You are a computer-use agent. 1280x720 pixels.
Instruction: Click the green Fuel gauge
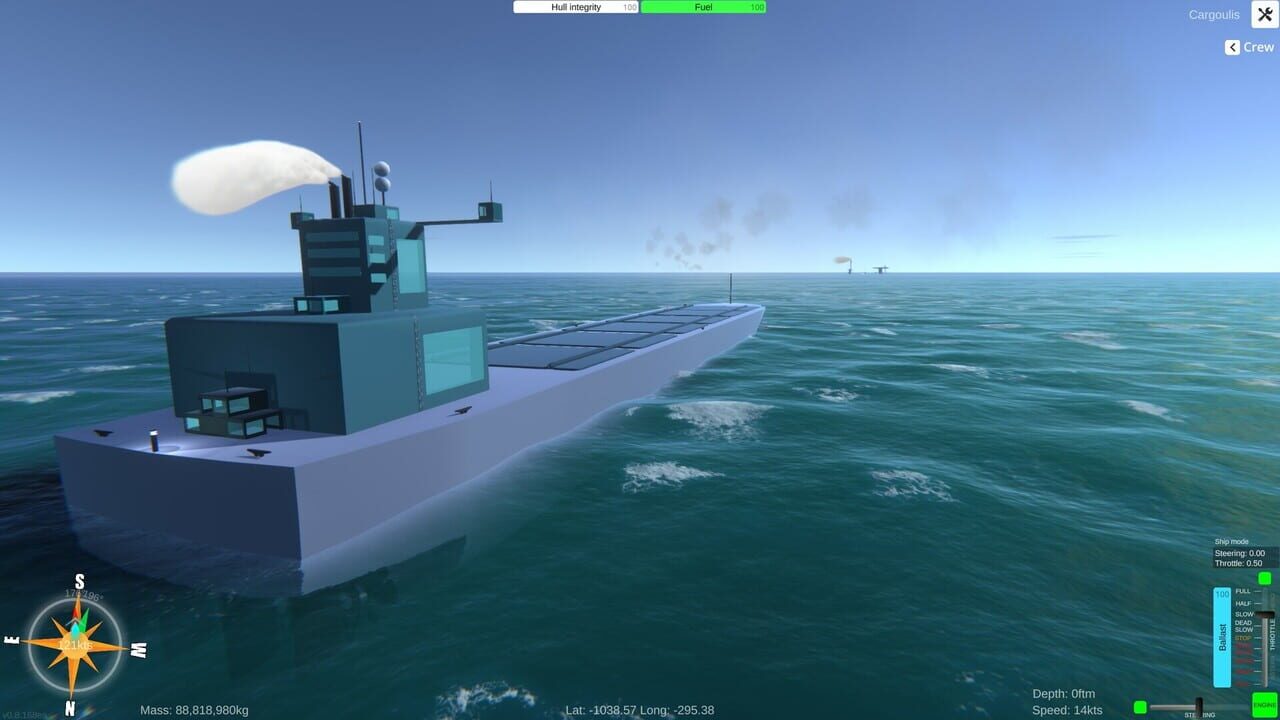pos(703,7)
